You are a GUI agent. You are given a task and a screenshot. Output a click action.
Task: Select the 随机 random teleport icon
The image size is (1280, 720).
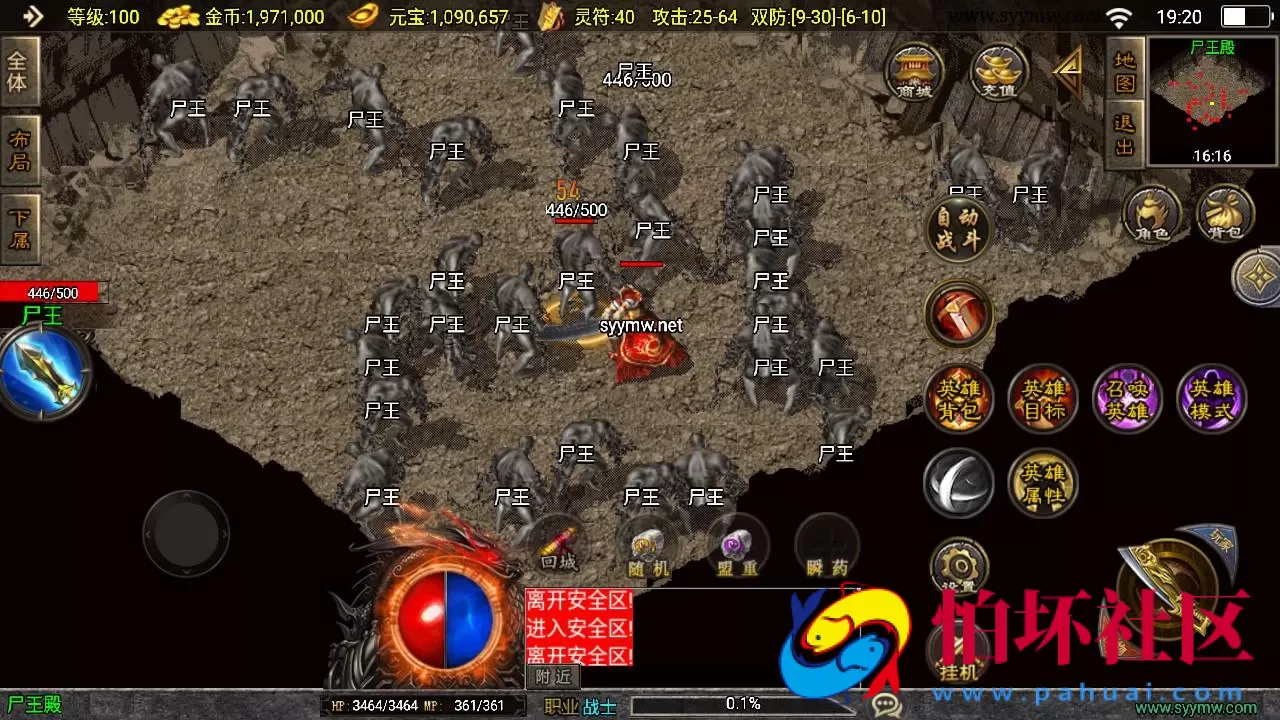(x=648, y=541)
